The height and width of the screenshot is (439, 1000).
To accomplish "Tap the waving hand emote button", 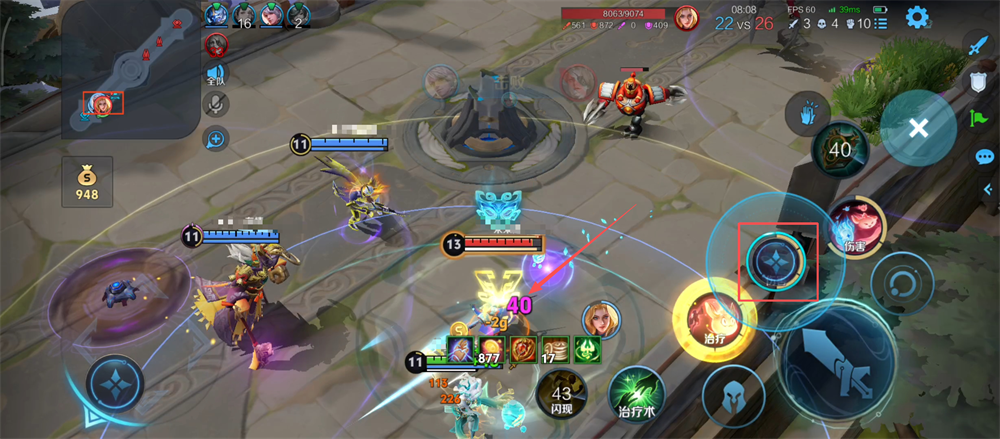I will tap(808, 113).
